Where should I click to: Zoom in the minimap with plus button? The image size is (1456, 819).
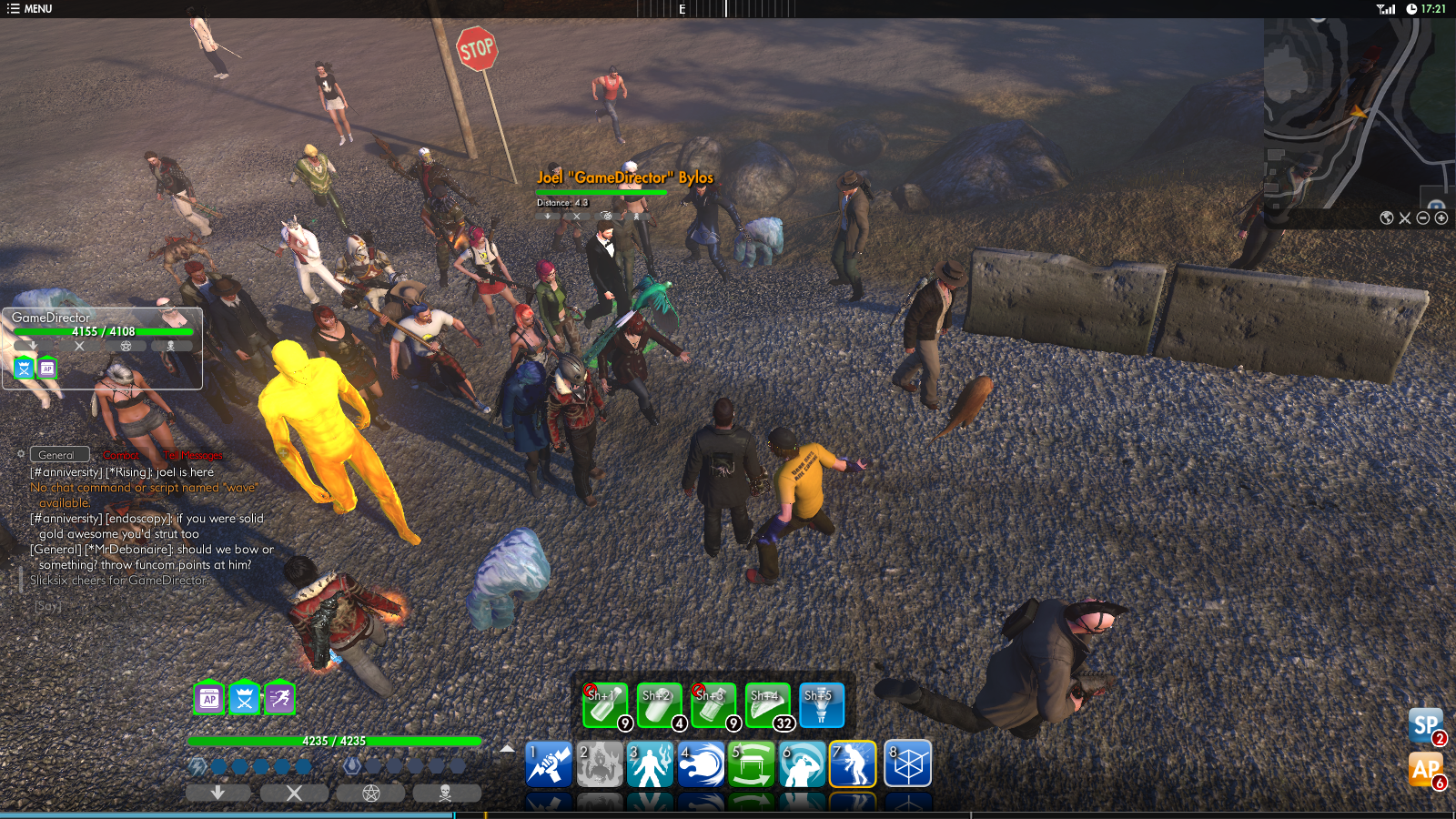tap(1441, 218)
